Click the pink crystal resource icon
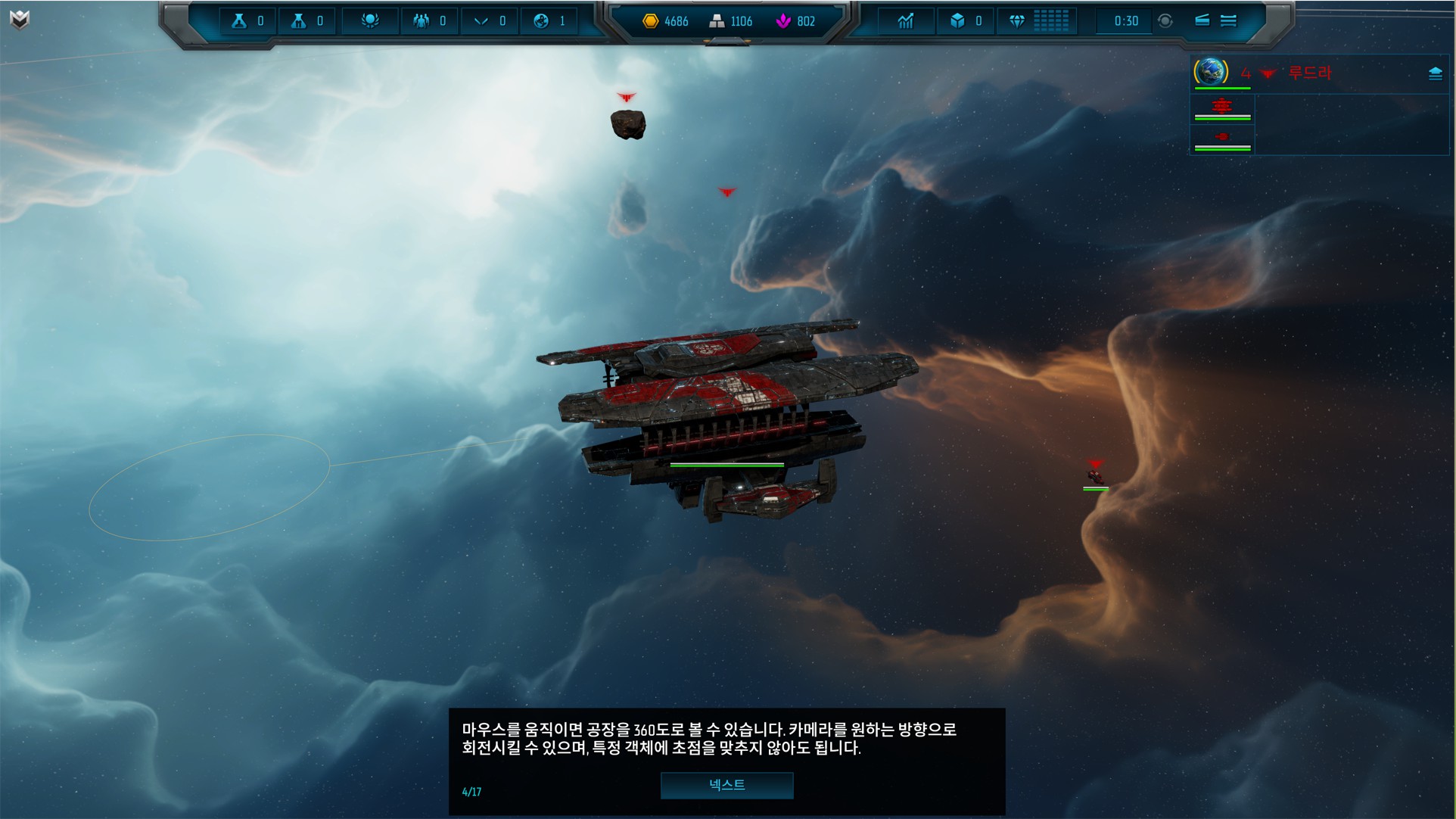The height and width of the screenshot is (819, 1456). 783,21
